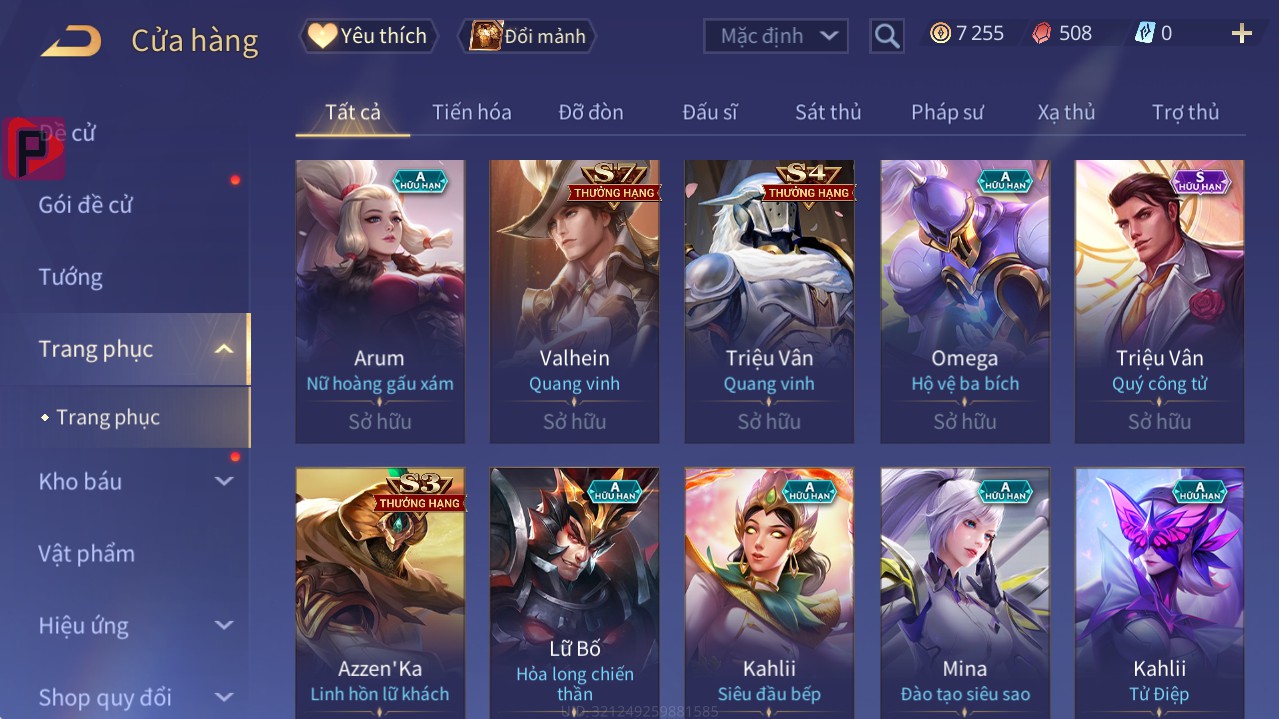Switch to the Tiến hóa tab
Image resolution: width=1279 pixels, height=719 pixels.
click(471, 112)
